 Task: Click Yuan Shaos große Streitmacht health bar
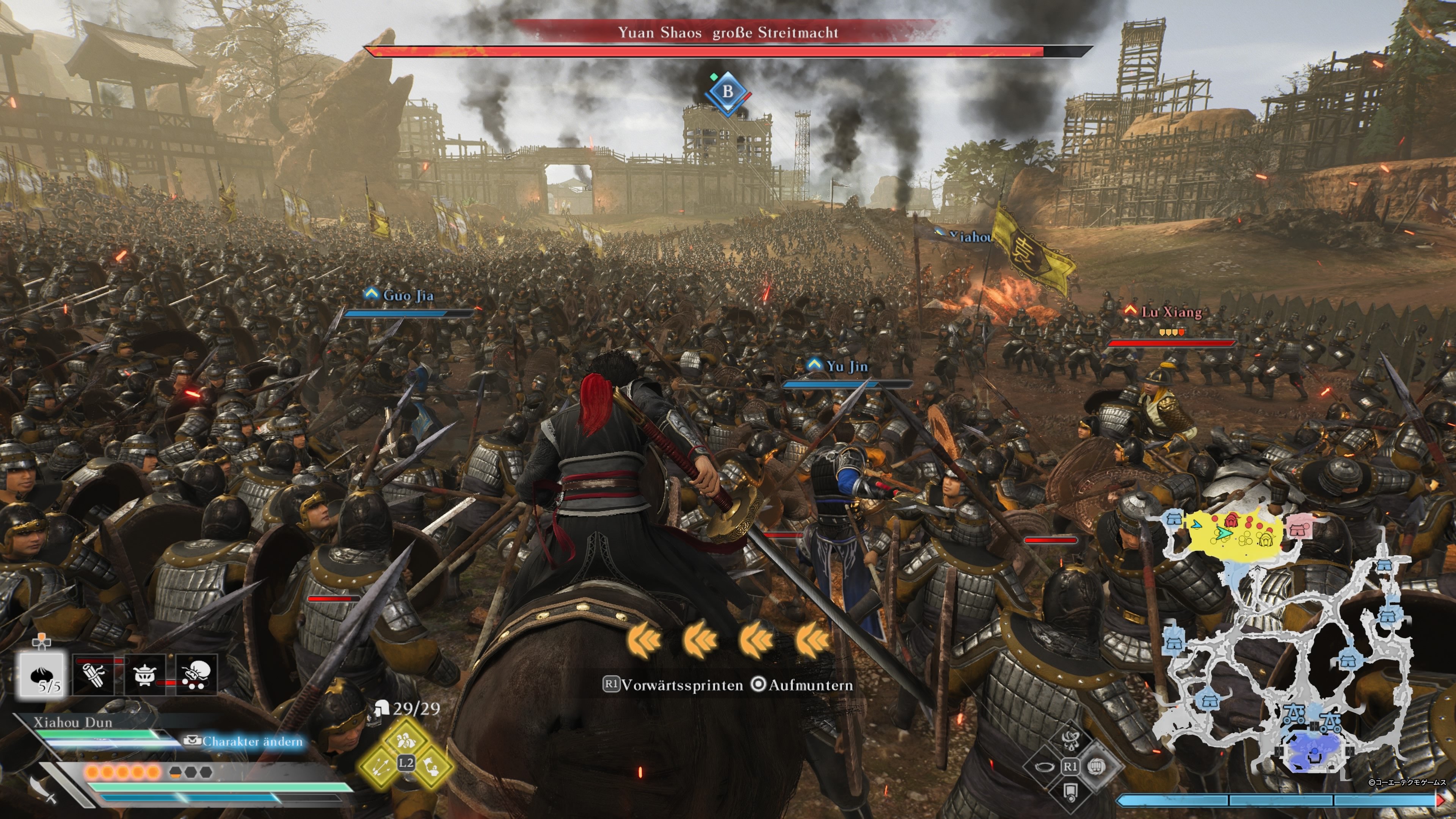pos(731,51)
